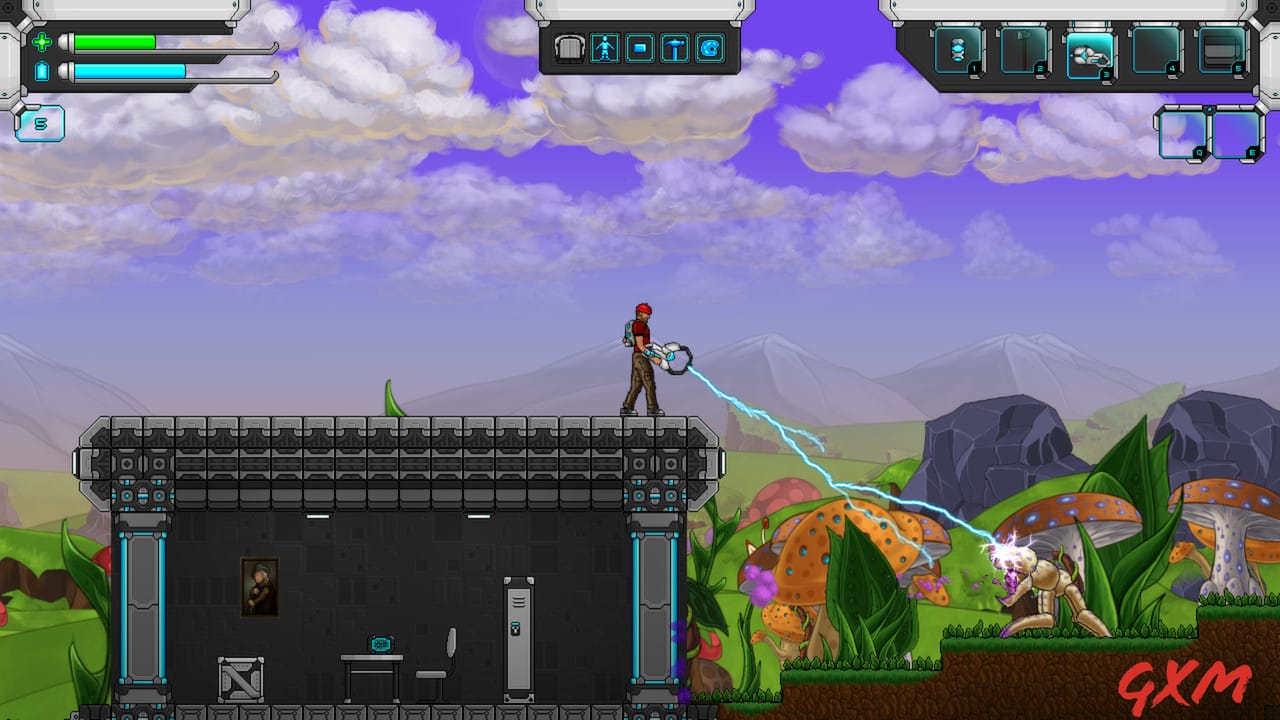Screen dimensions: 1280x720
Task: Click the empty hotbar slot 4
Action: [x=1153, y=48]
